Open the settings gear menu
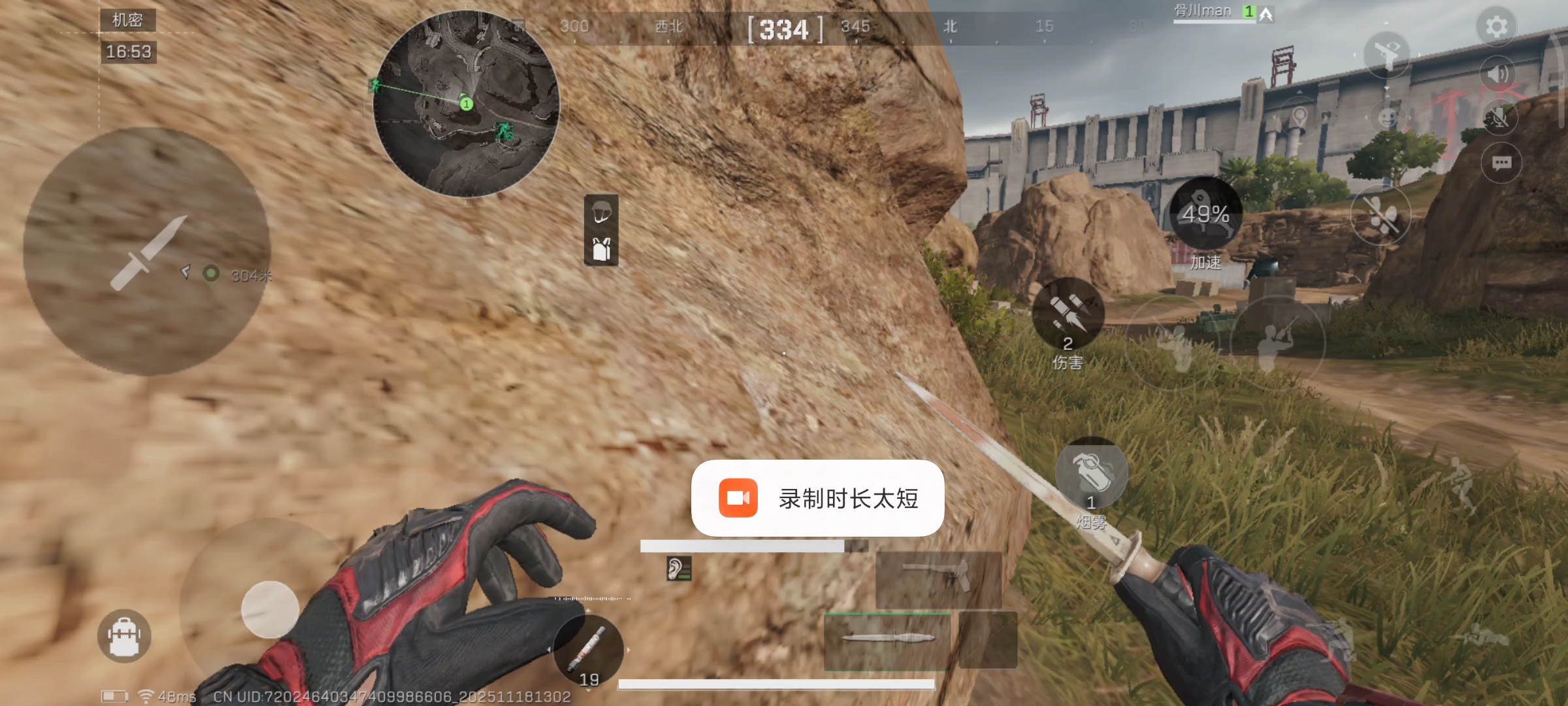This screenshot has width=1568, height=706. 1495,26
